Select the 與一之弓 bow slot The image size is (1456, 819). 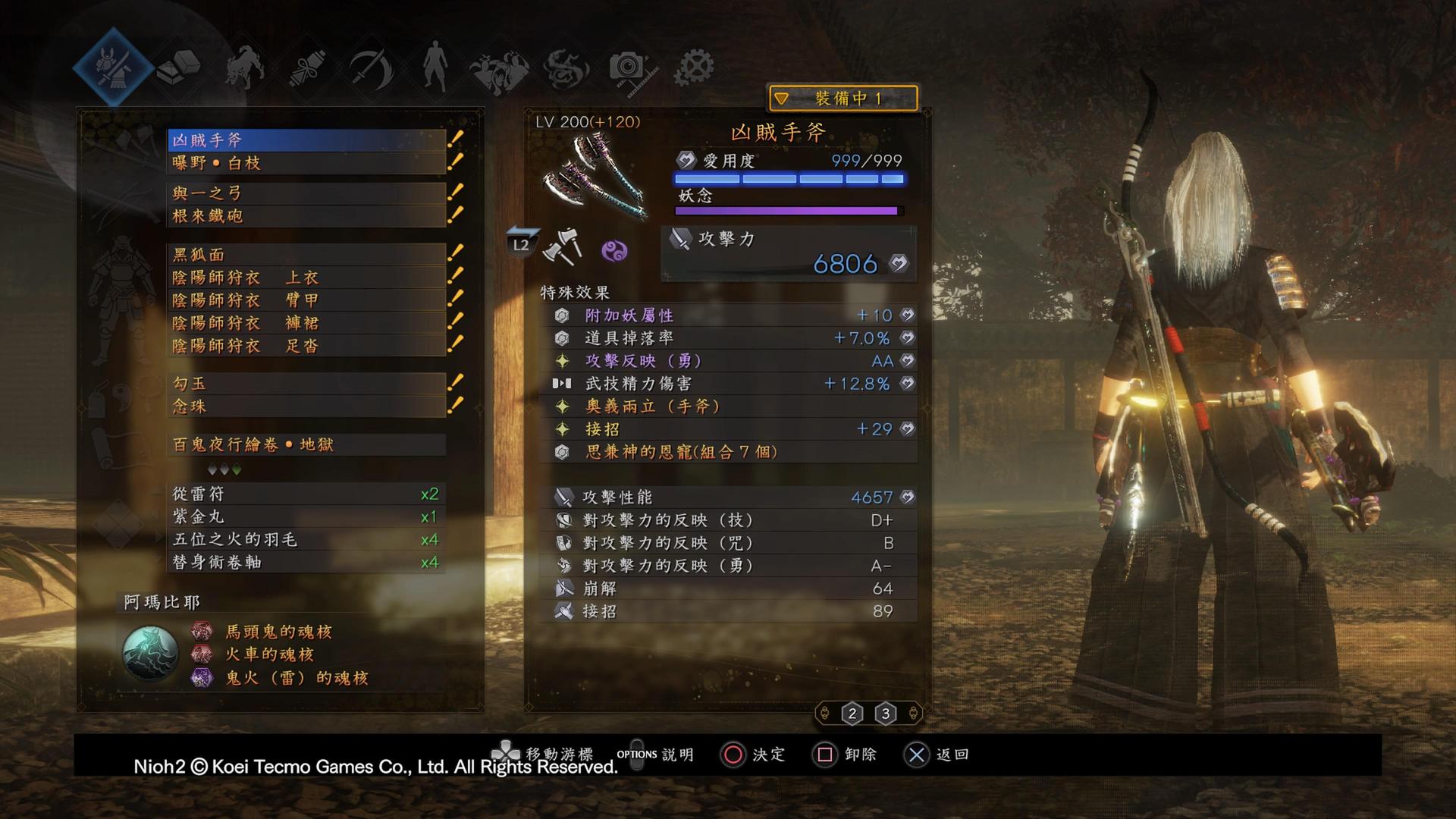click(306, 193)
